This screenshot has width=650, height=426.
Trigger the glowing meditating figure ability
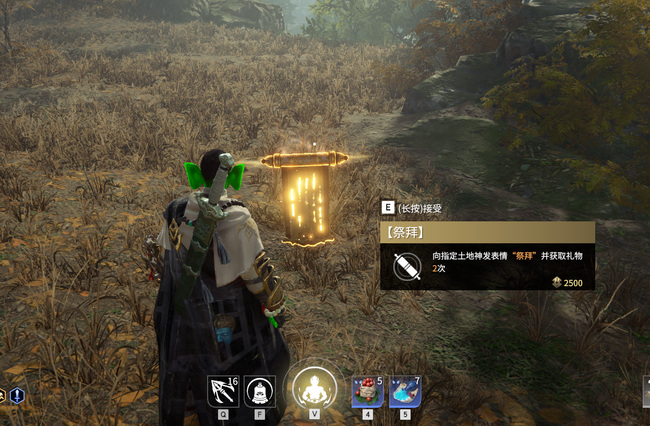pos(314,387)
